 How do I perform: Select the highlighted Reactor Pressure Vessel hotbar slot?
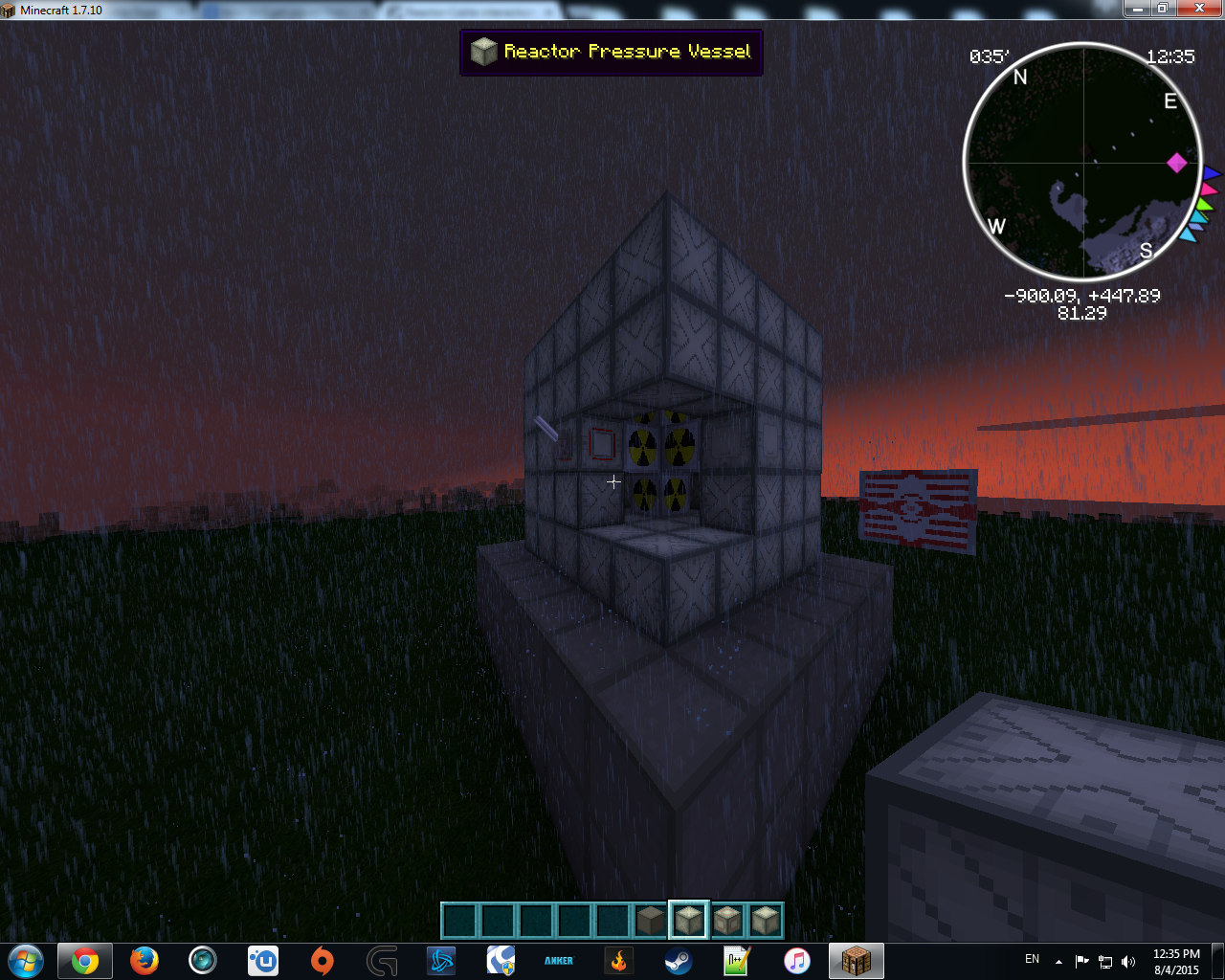tap(689, 921)
